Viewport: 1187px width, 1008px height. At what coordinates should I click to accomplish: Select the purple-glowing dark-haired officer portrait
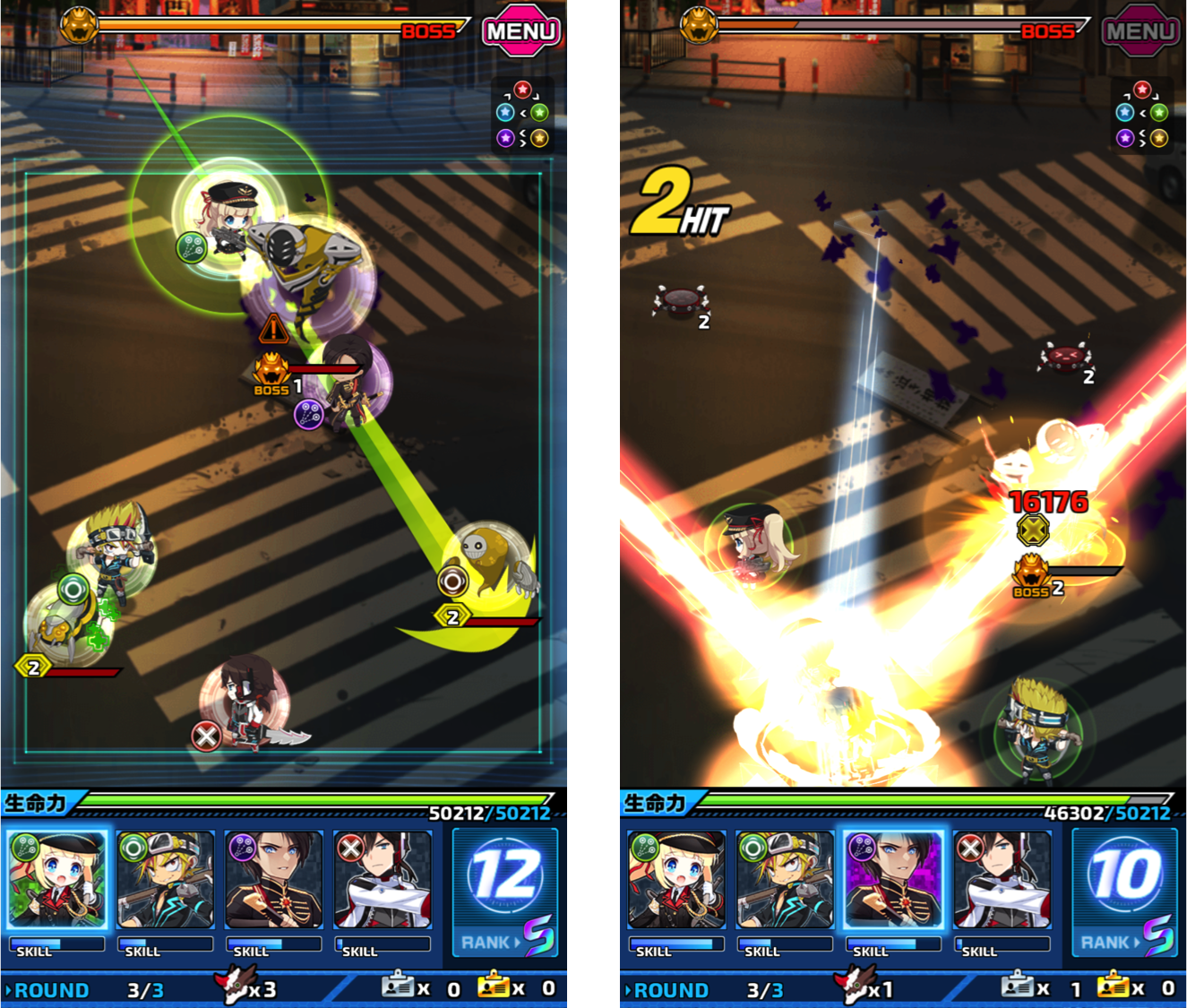point(892,879)
